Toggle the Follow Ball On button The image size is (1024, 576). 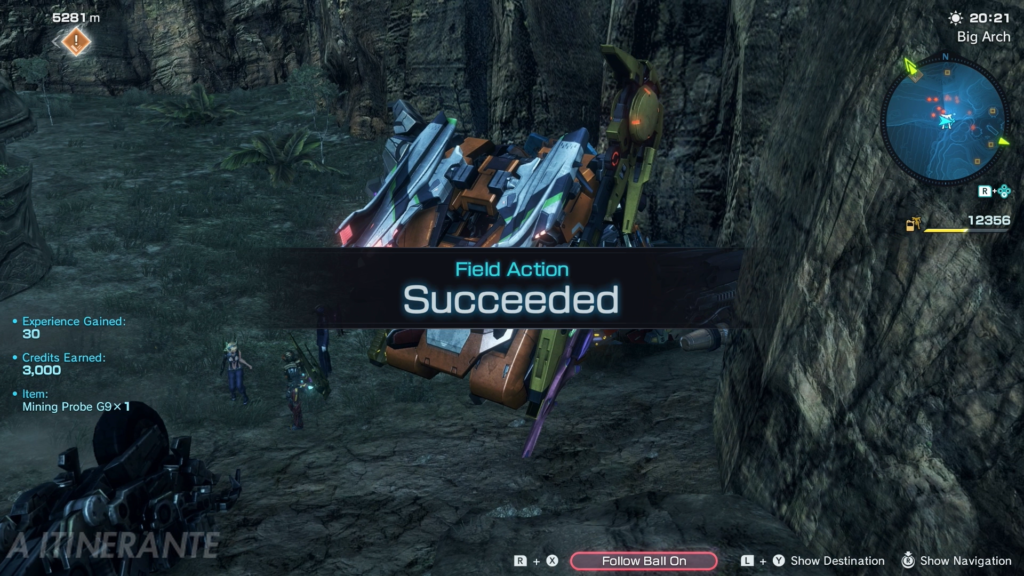644,561
